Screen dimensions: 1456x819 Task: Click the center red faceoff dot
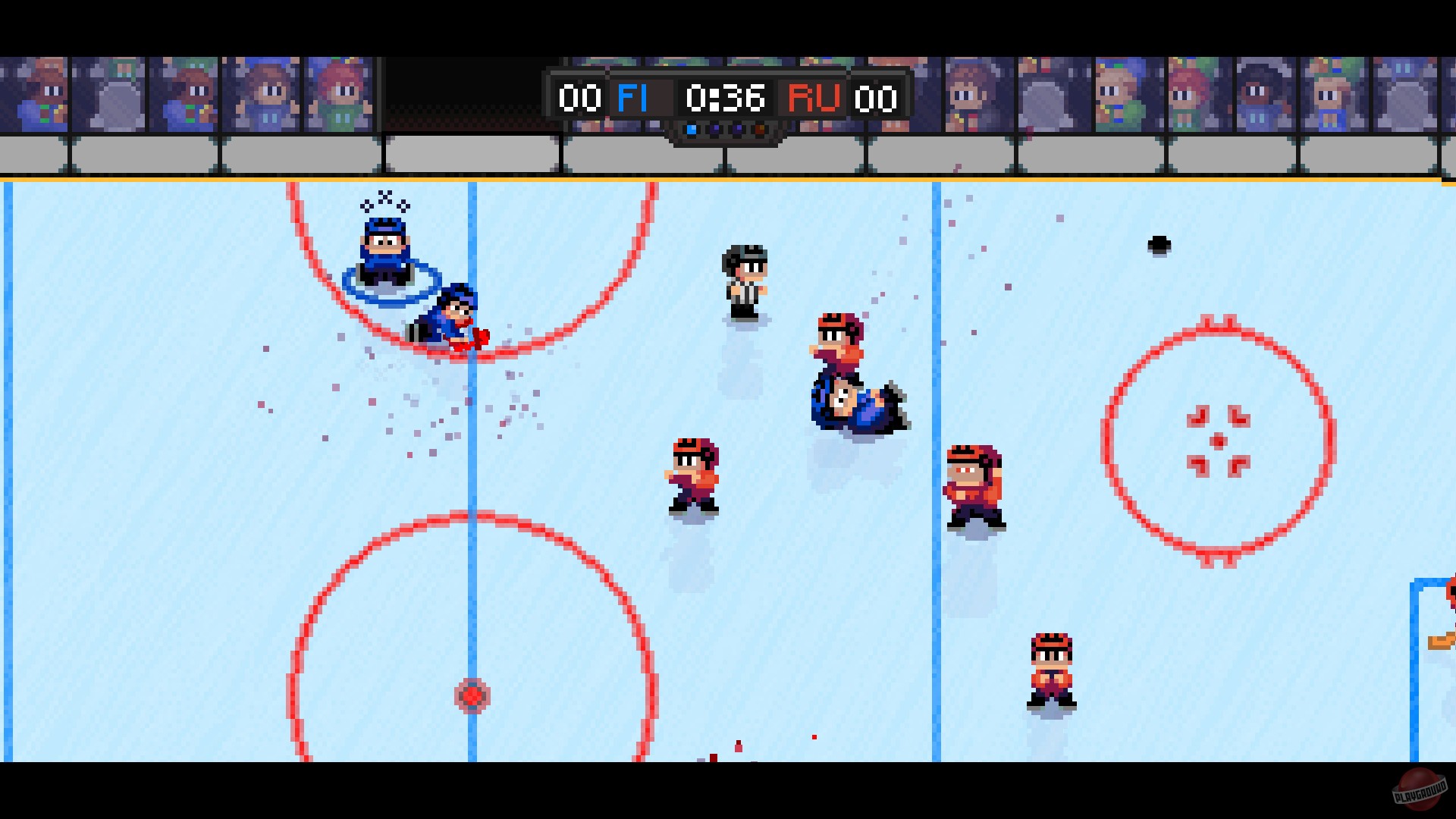click(x=472, y=695)
